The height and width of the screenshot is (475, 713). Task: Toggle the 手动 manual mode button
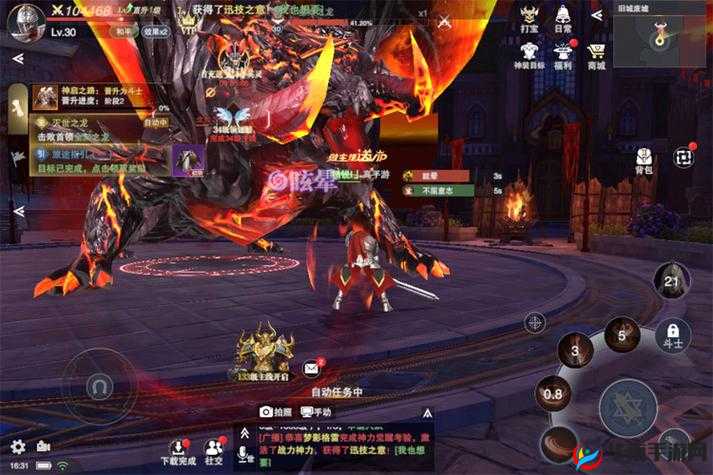pyautogui.click(x=315, y=411)
